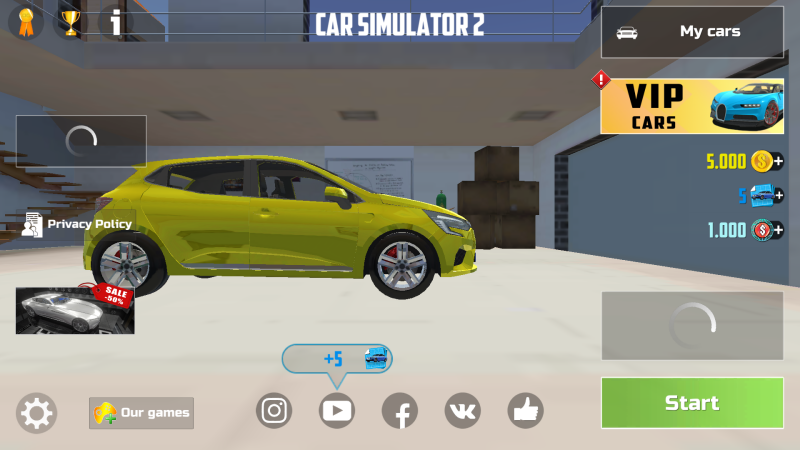
Task: Open the Our games list
Action: (141, 412)
